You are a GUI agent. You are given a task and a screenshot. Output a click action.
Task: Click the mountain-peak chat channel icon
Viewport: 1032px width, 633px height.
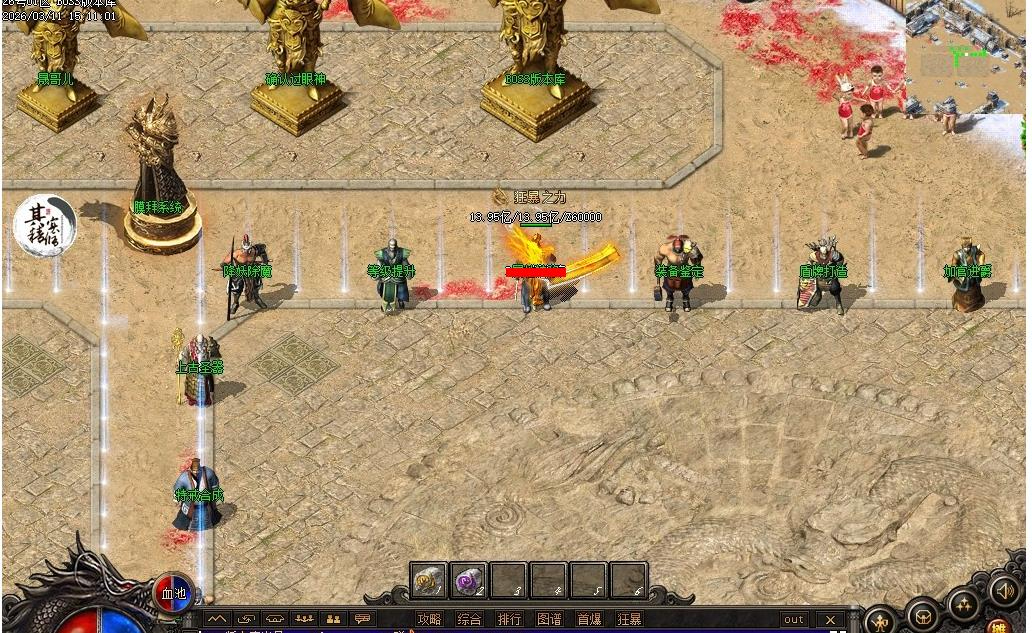point(217,620)
